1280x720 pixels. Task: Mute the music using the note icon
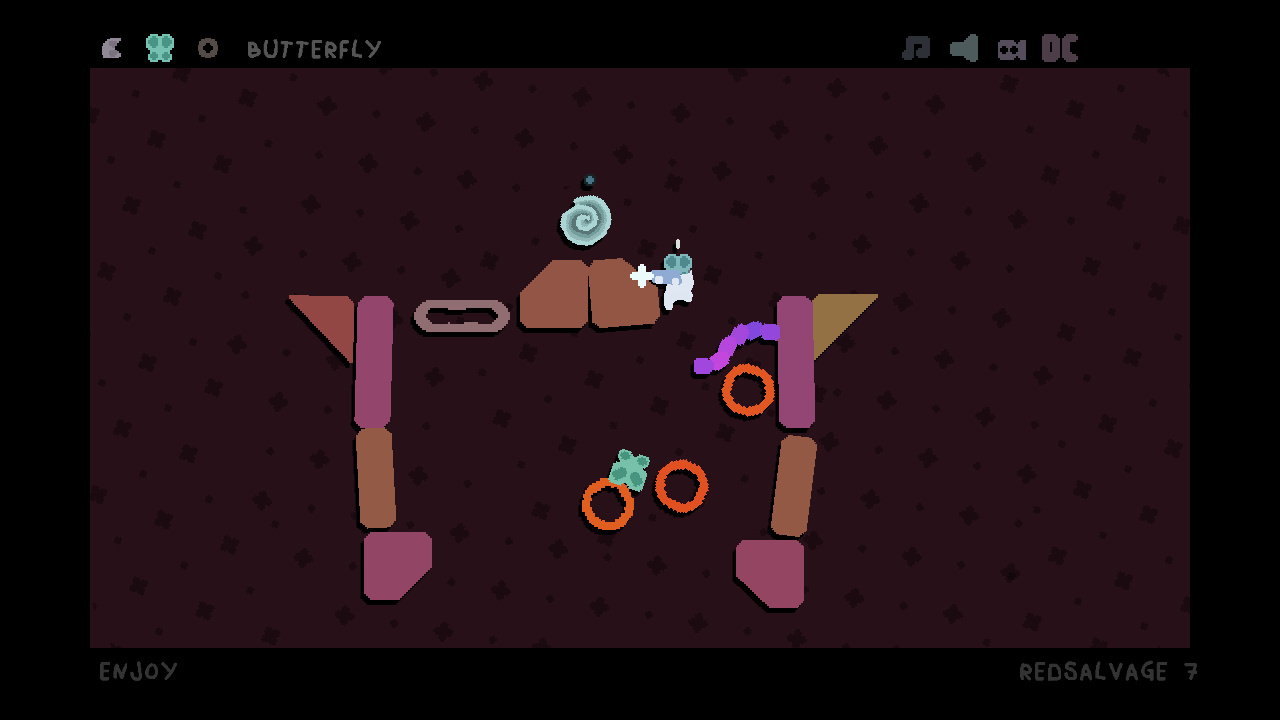click(x=917, y=47)
